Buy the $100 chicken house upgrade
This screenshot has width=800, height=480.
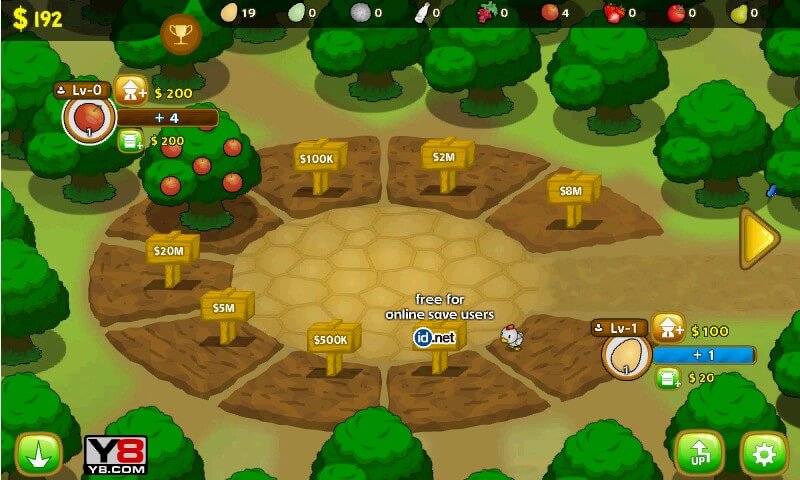668,329
